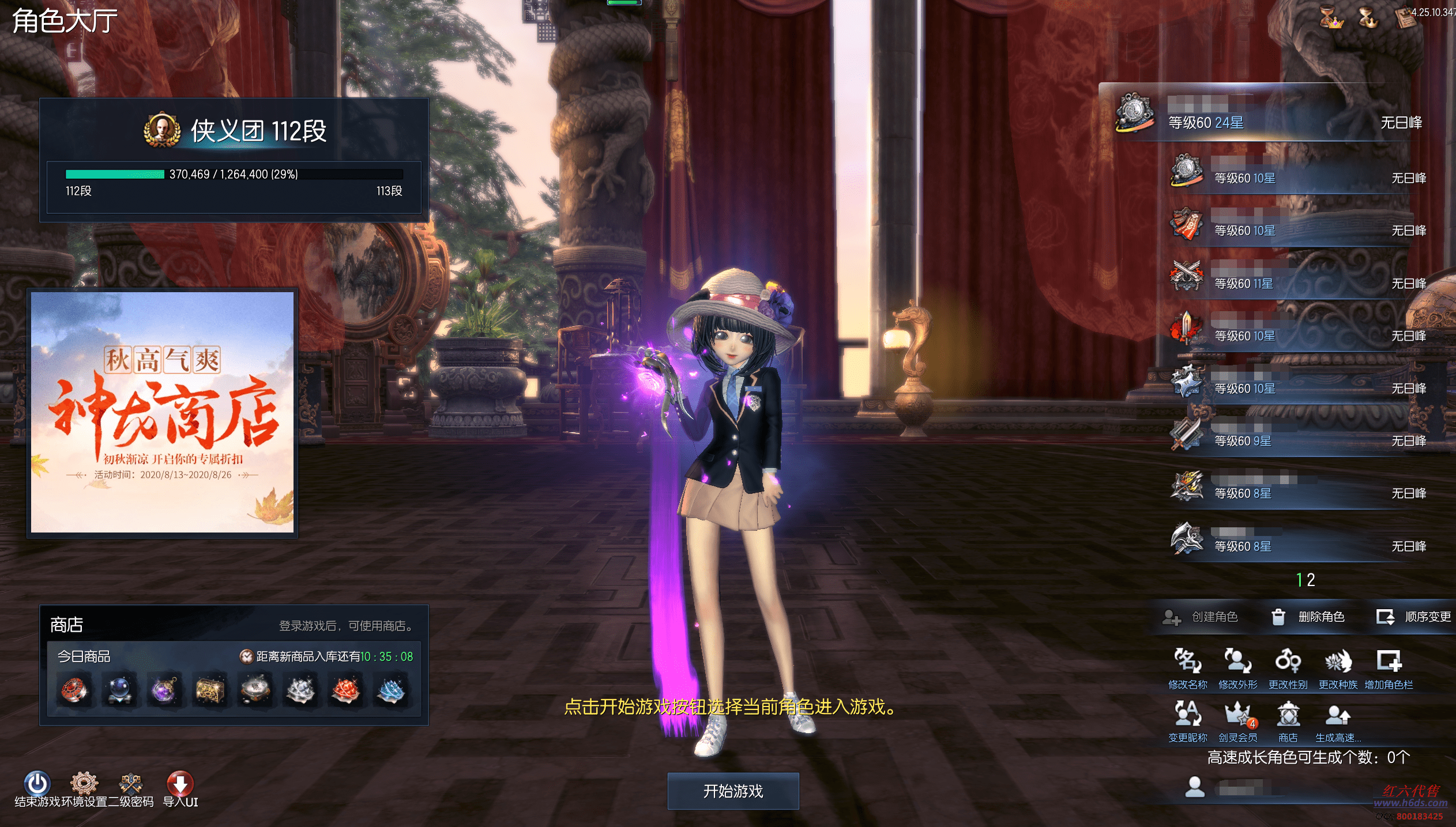Choose 更改种族 race change
The height and width of the screenshot is (827, 1456).
point(1338,669)
